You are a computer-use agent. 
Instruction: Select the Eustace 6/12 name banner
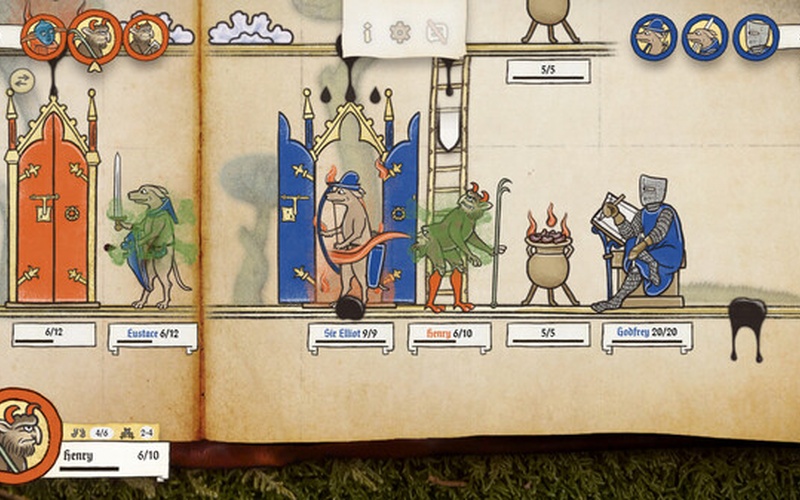[x=152, y=336]
